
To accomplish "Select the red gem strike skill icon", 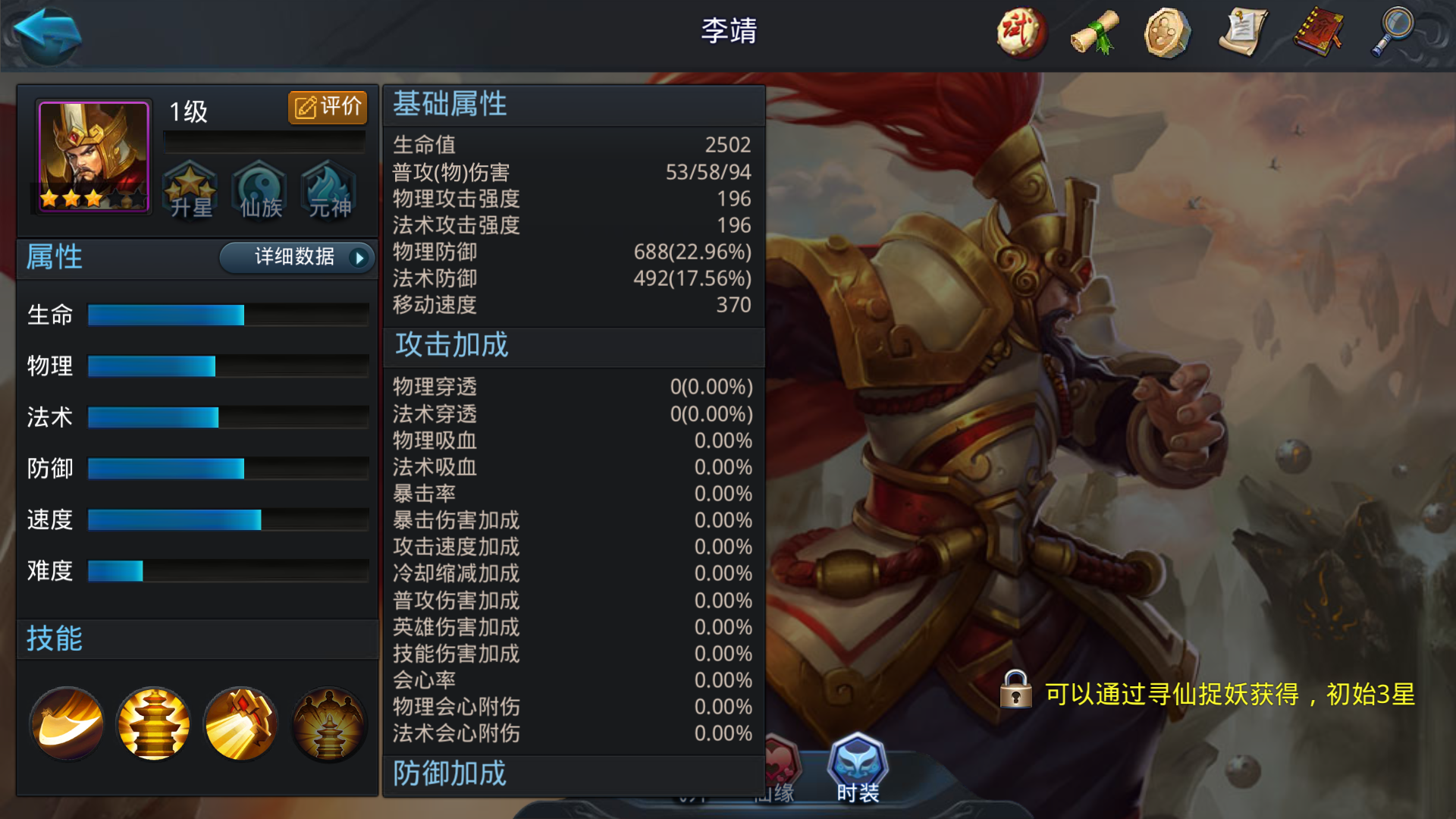I will tap(241, 723).
